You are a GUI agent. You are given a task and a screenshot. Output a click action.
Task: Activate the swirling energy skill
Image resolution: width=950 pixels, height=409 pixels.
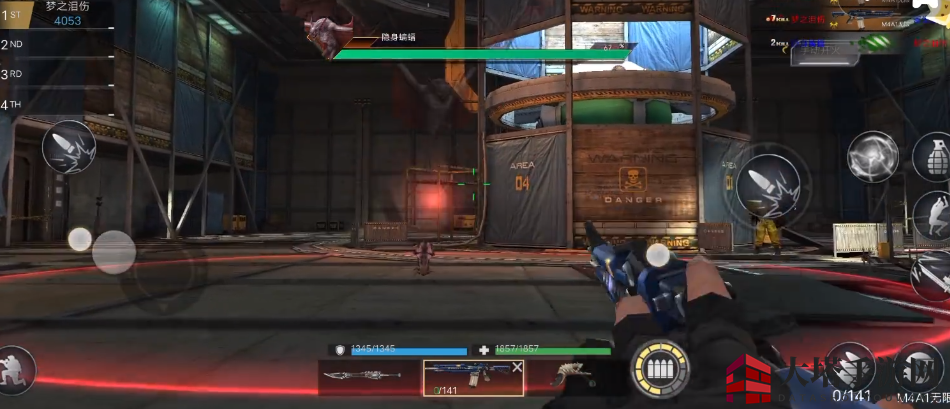coord(873,157)
